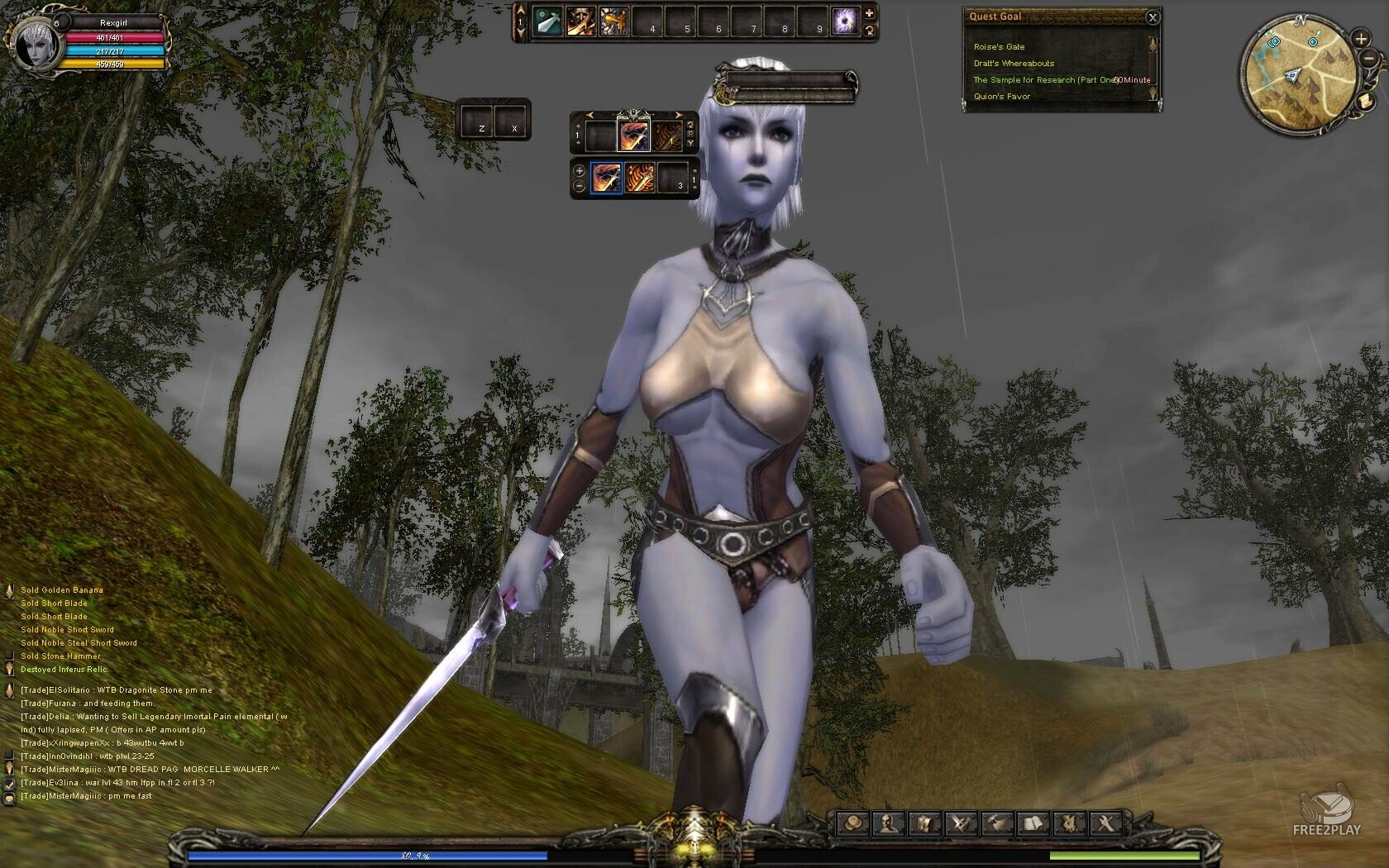Select the Roise's Gate quest
The image size is (1389, 868).
(x=999, y=47)
